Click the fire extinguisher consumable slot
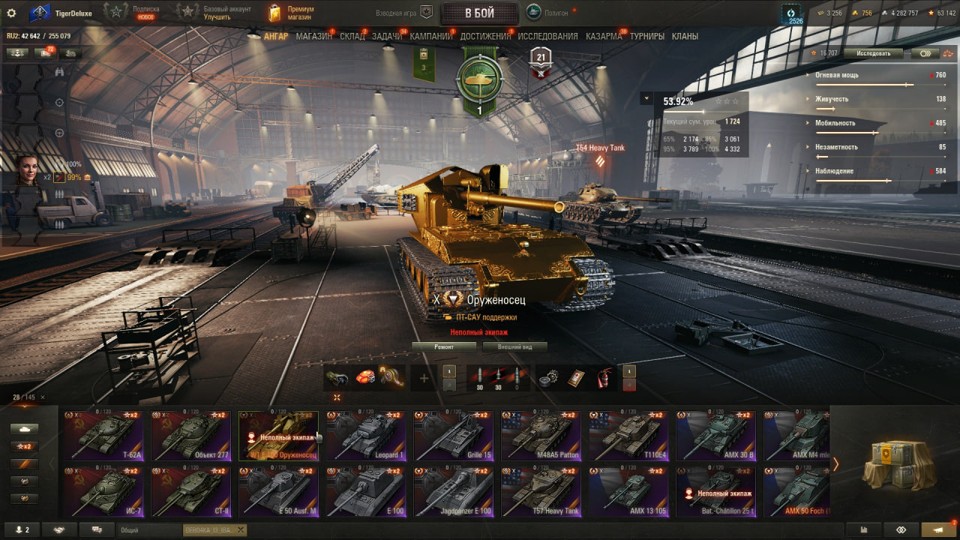 click(x=603, y=378)
